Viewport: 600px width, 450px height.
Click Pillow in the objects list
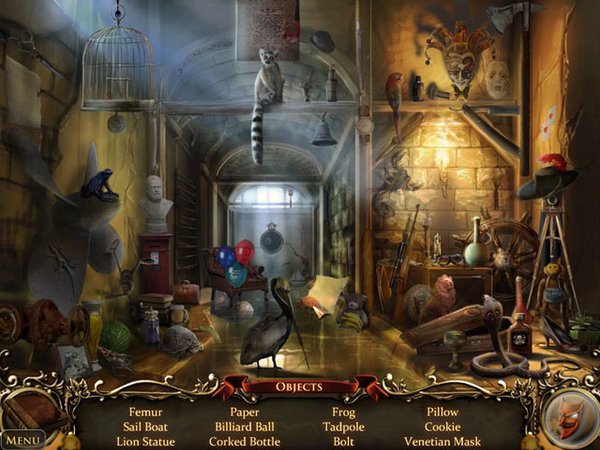click(442, 411)
